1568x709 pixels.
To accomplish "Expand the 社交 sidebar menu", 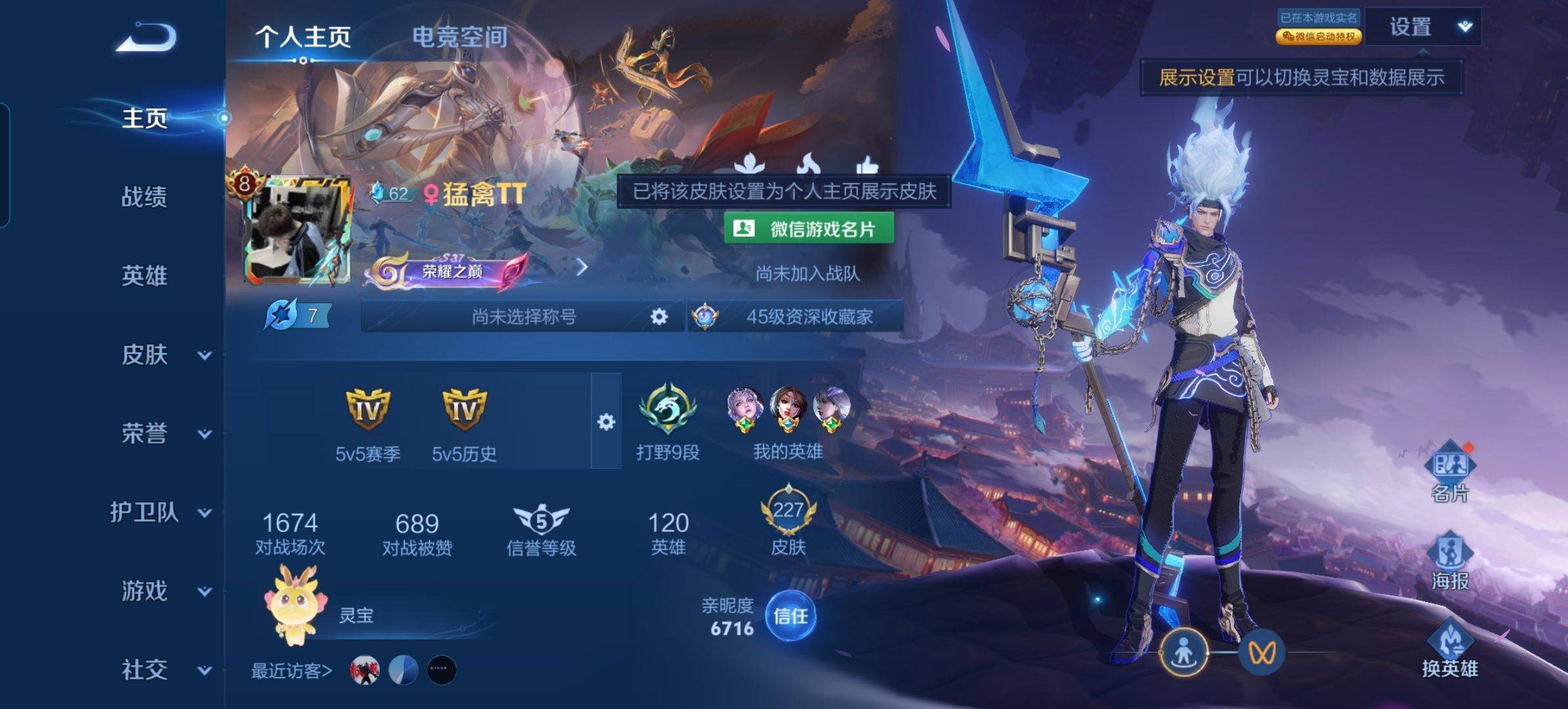I will tap(164, 670).
